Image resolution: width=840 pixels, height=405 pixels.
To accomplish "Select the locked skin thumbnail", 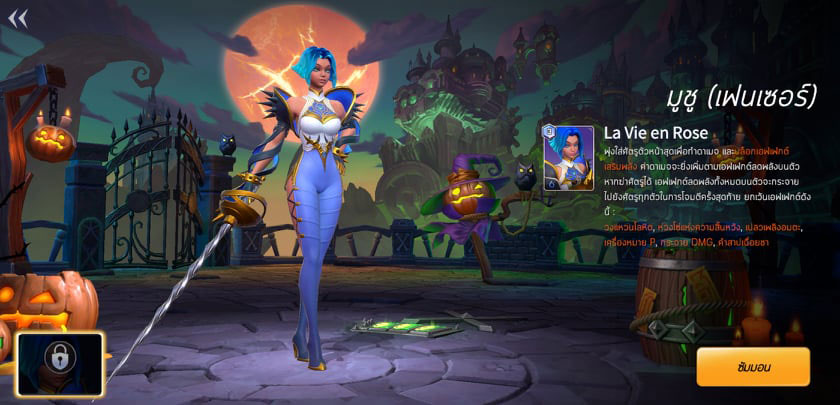I will pos(60,364).
